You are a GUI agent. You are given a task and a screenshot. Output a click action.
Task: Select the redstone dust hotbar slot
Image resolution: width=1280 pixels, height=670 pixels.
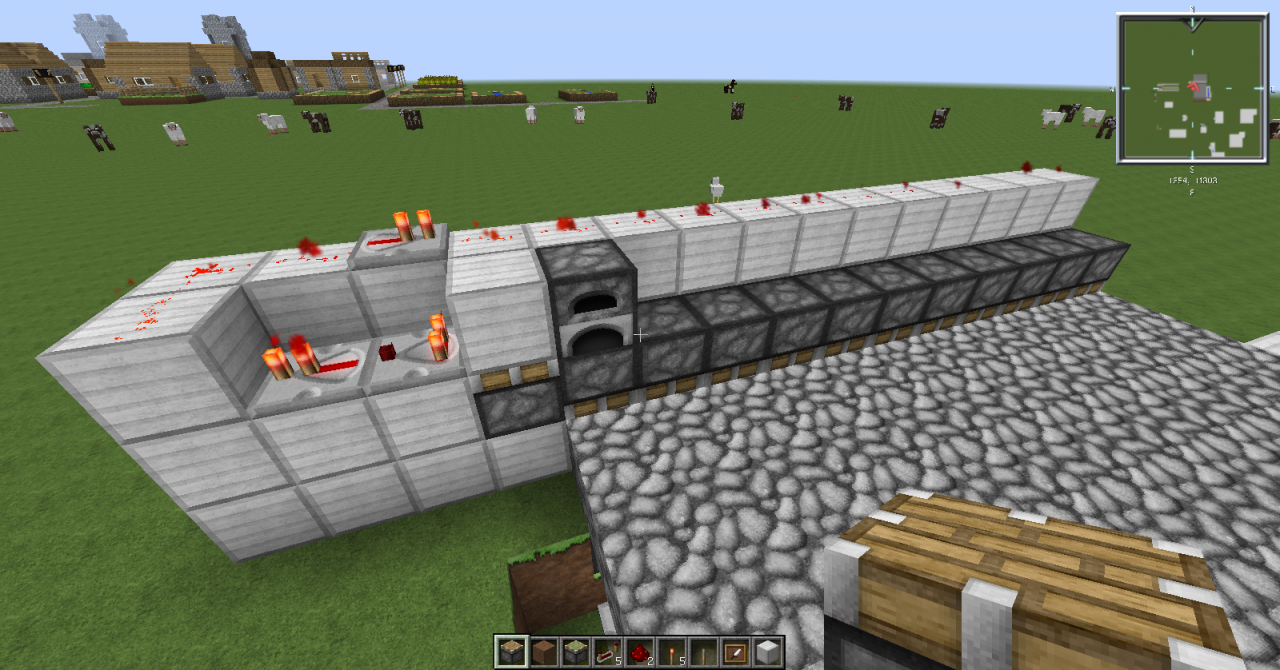[x=639, y=651]
